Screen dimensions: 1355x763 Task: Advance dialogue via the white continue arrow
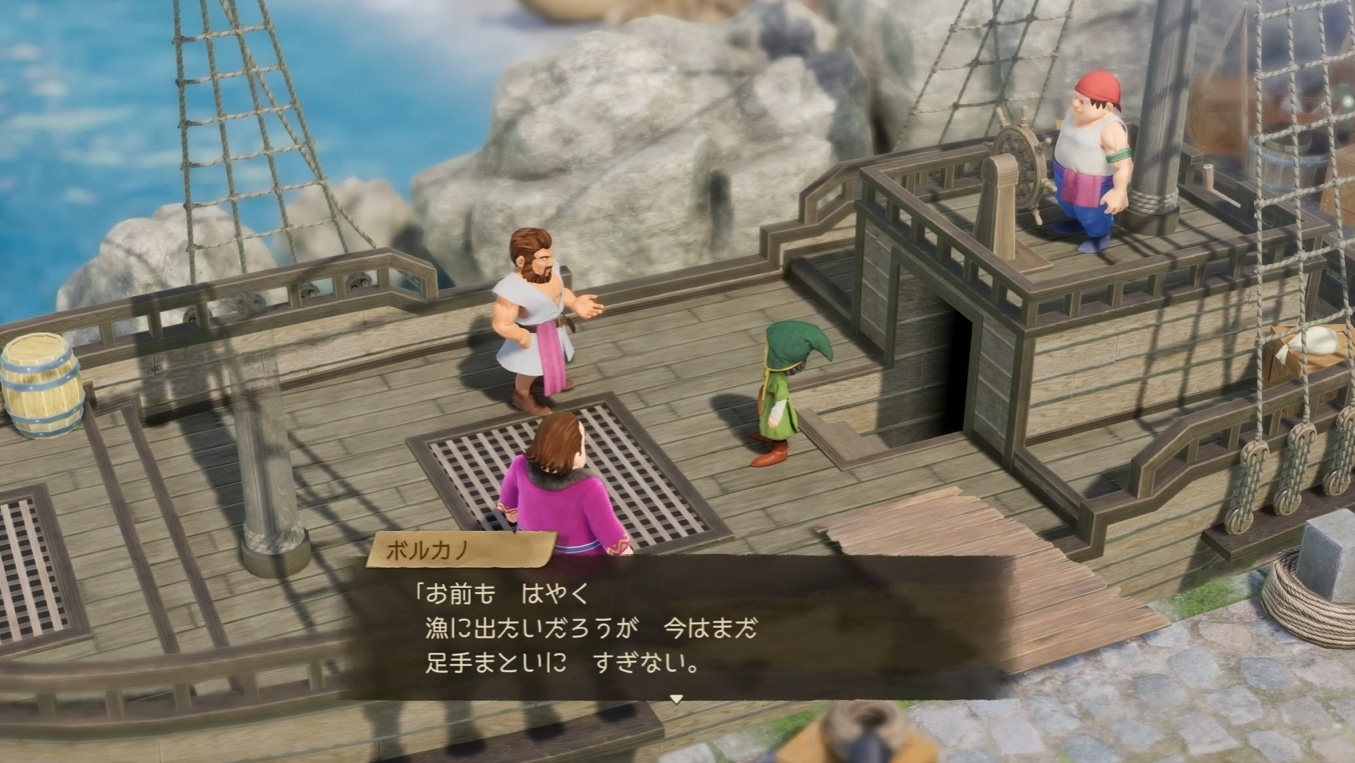click(676, 699)
